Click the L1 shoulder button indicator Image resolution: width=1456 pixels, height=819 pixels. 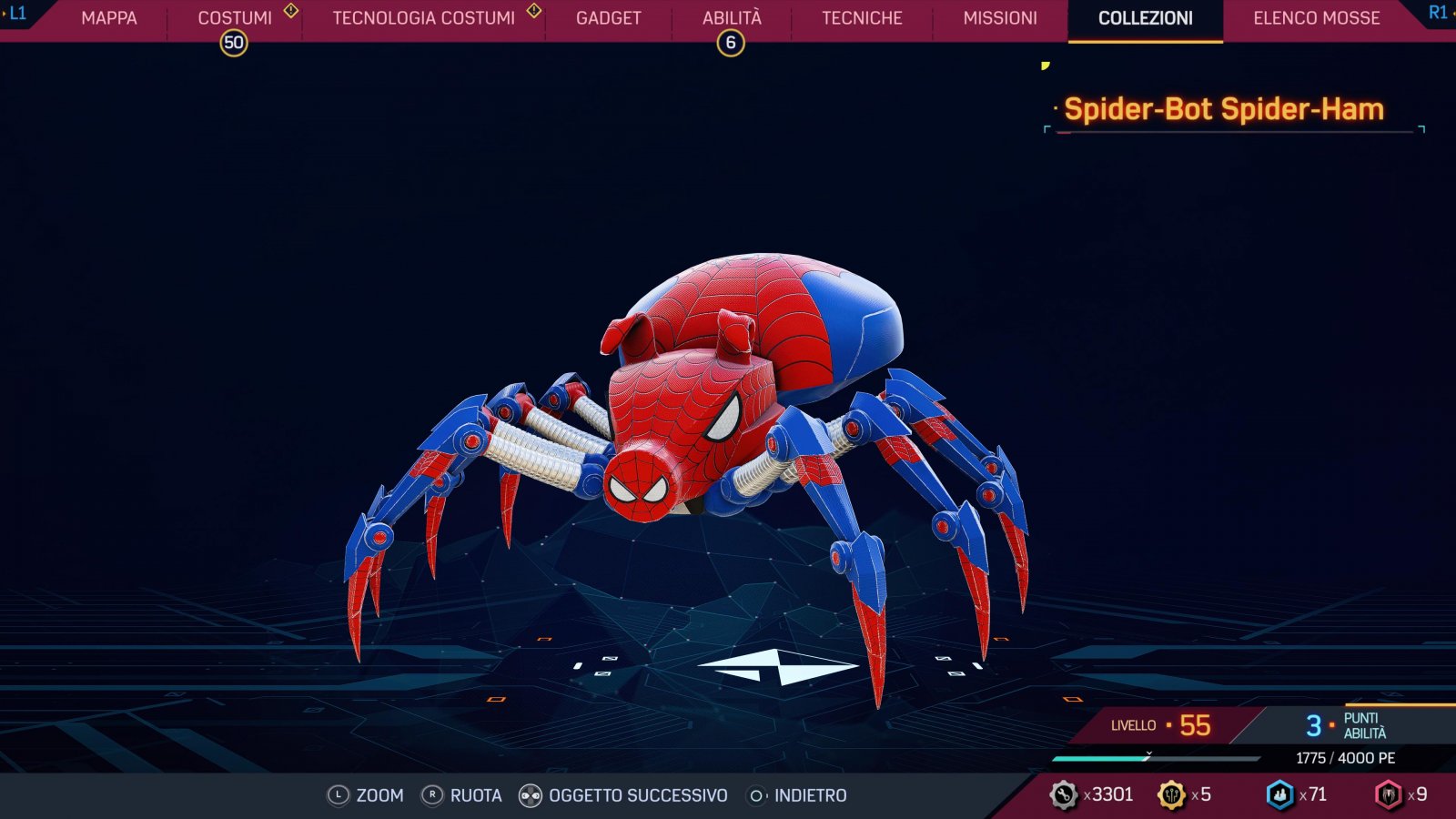(18, 16)
